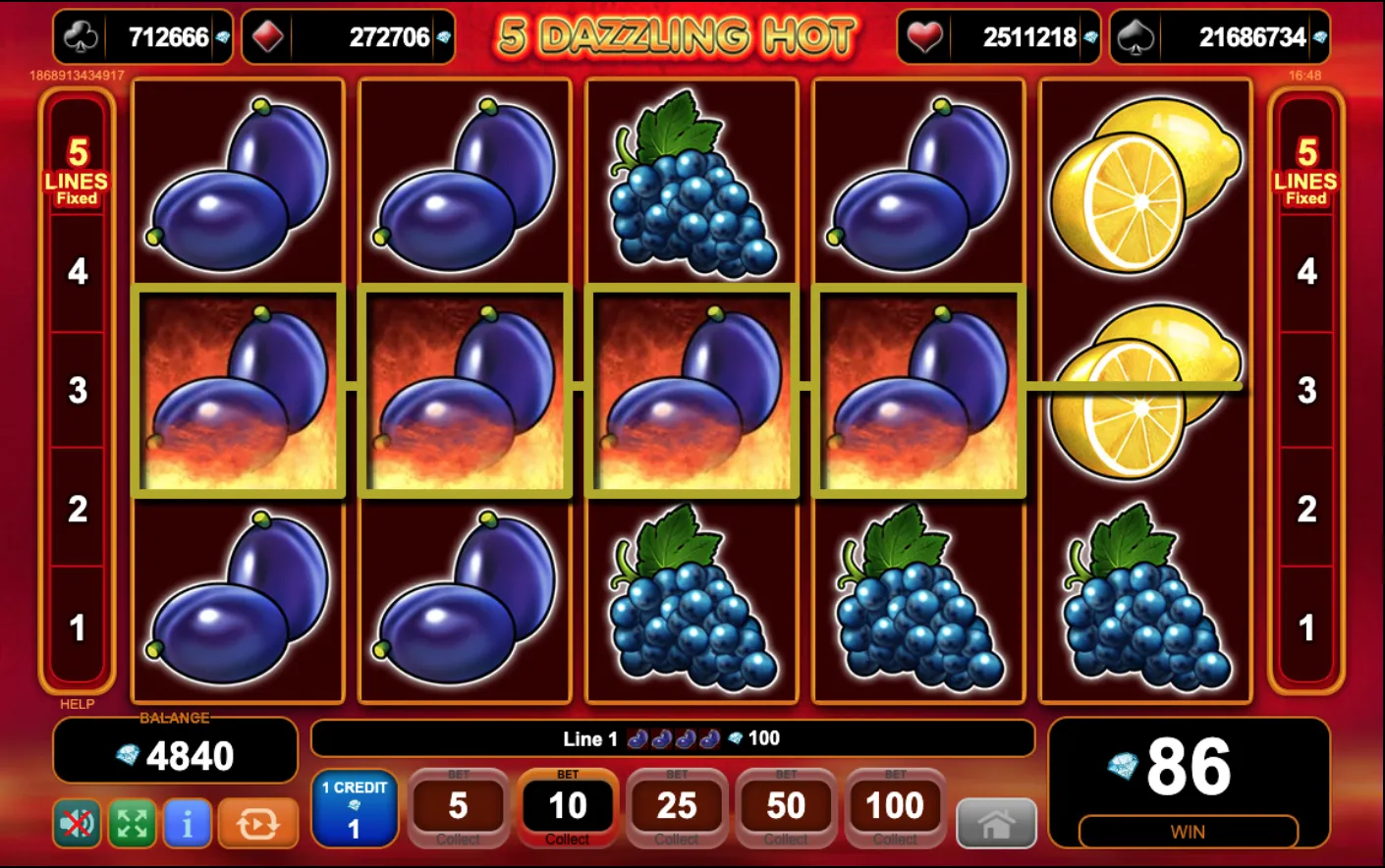Click the Line 1 win message bar
Screen dimensions: 1385x868
[672, 739]
